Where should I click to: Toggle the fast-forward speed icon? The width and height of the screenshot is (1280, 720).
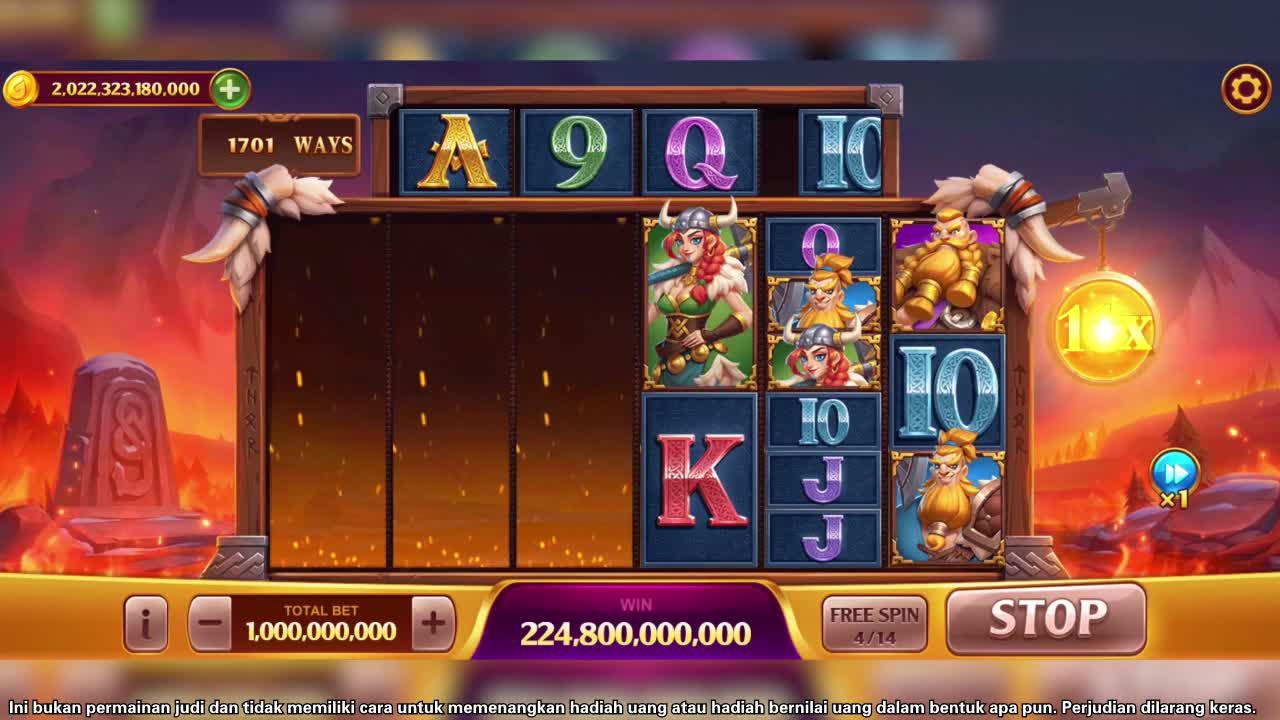(x=1174, y=472)
